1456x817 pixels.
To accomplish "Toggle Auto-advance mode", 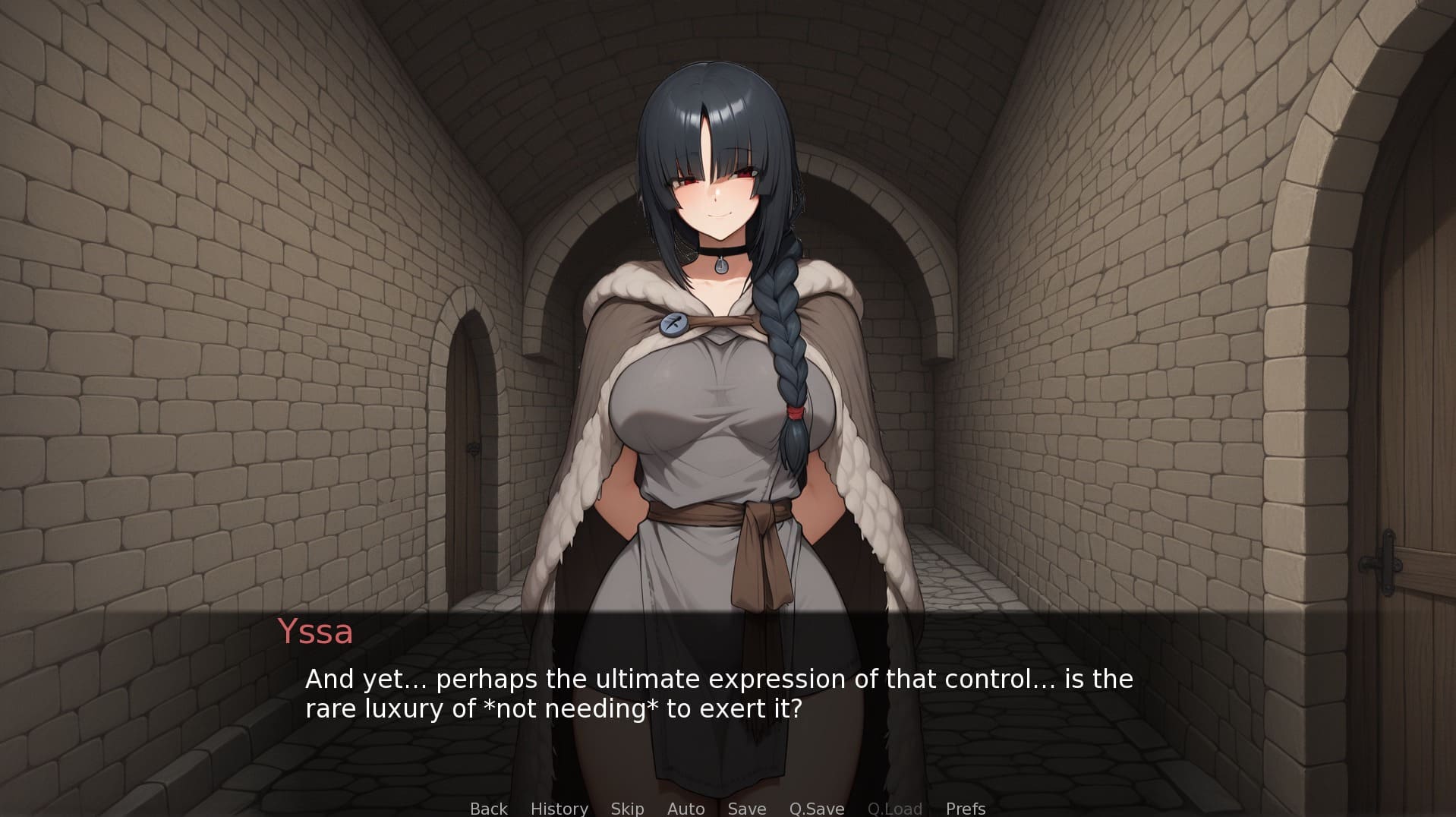I will 685,809.
